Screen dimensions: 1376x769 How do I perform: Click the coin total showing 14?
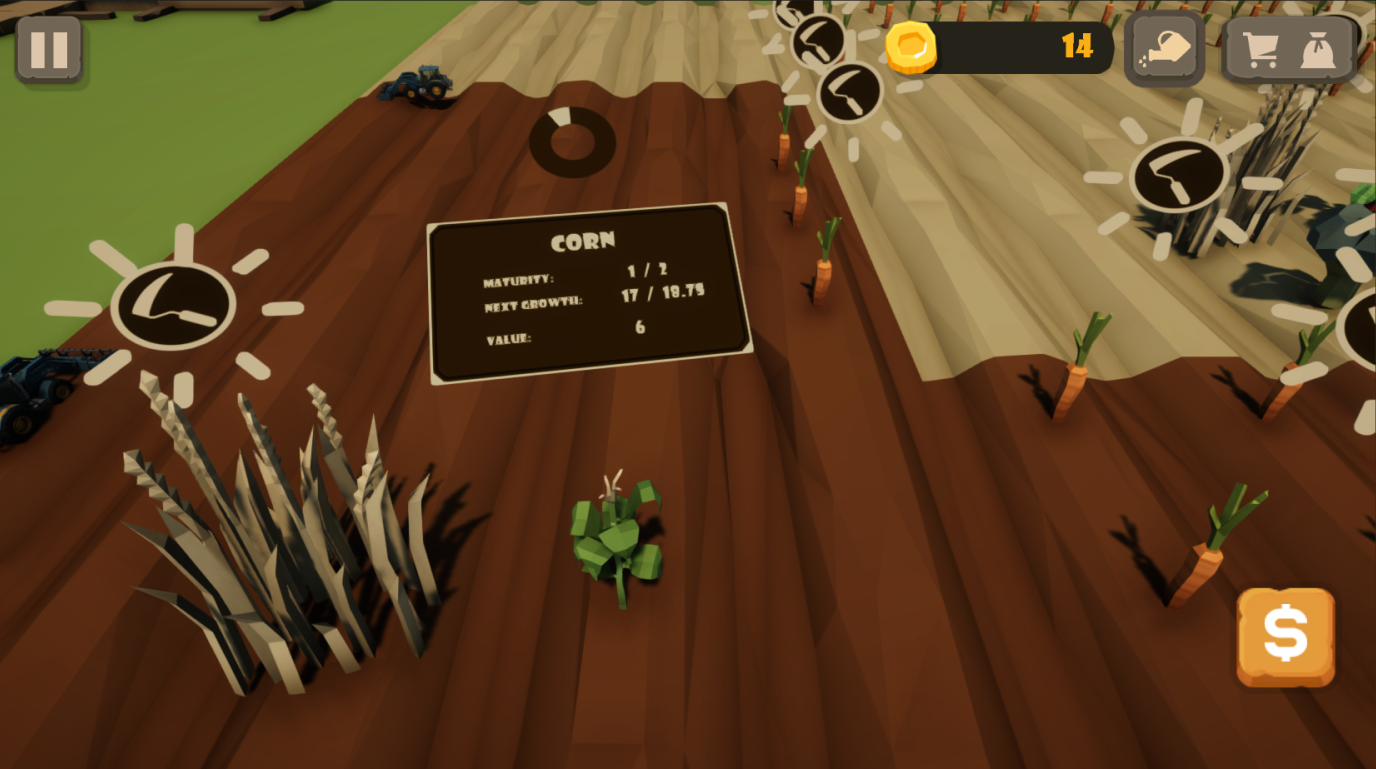[x=1077, y=46]
